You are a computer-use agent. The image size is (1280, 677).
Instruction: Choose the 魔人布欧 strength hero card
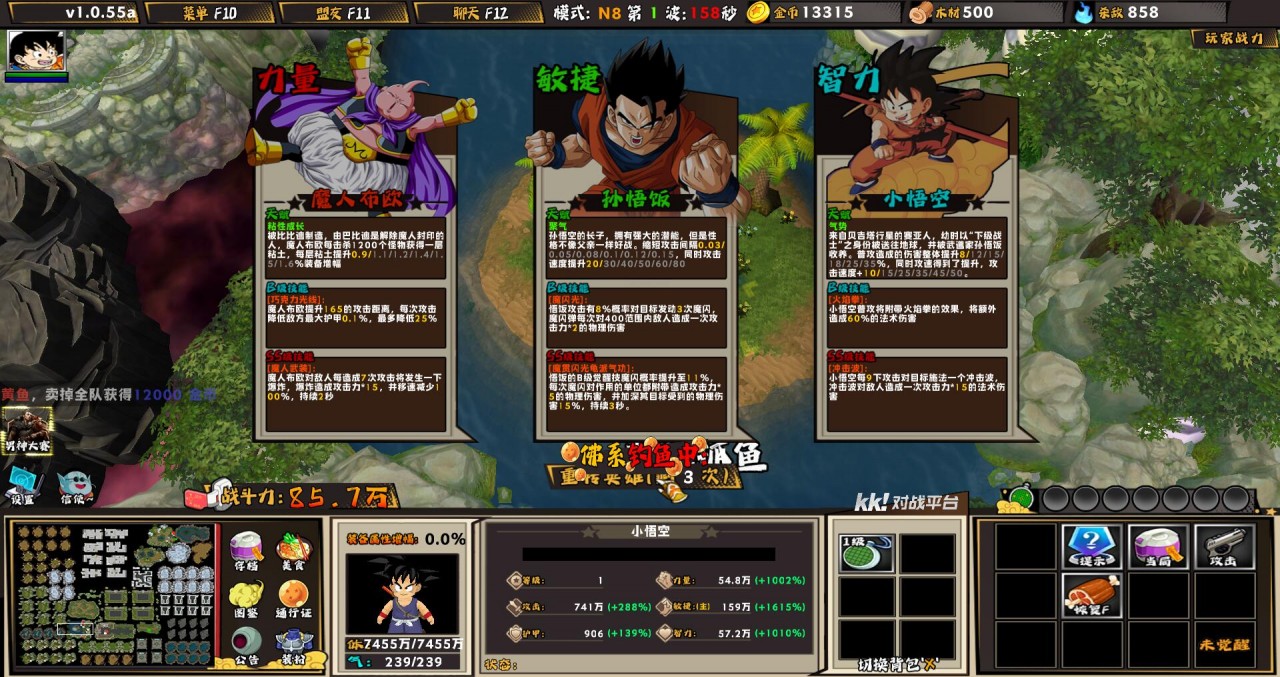tap(354, 250)
